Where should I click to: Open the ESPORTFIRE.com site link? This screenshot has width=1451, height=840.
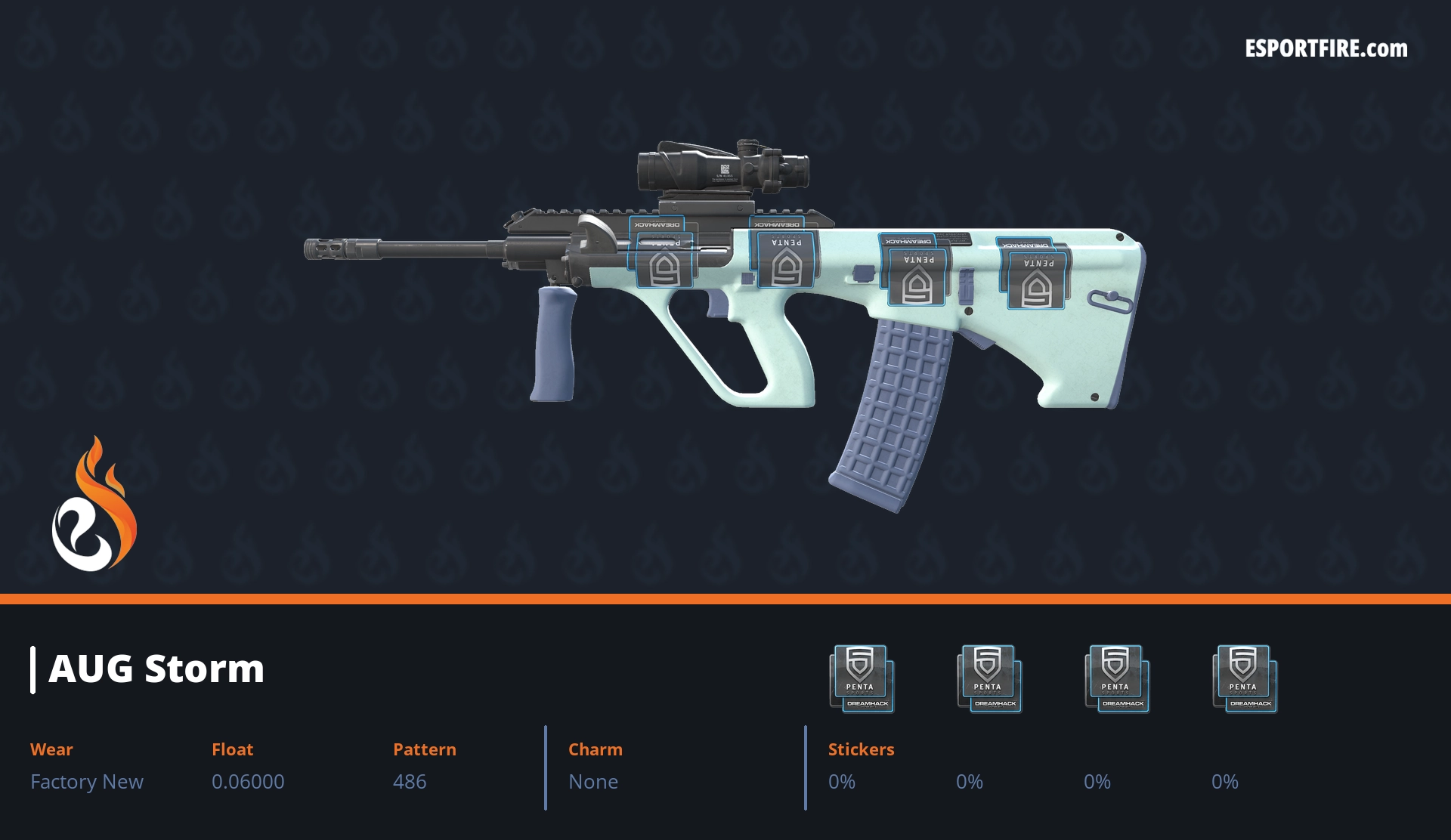click(1326, 49)
